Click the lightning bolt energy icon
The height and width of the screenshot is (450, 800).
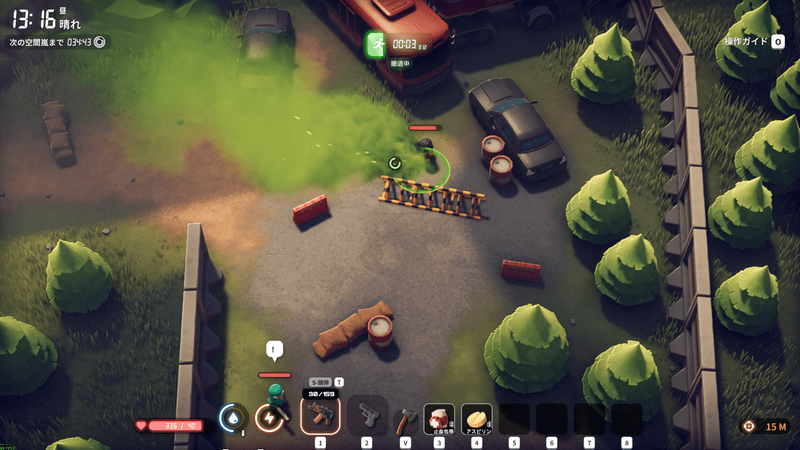tap(269, 418)
